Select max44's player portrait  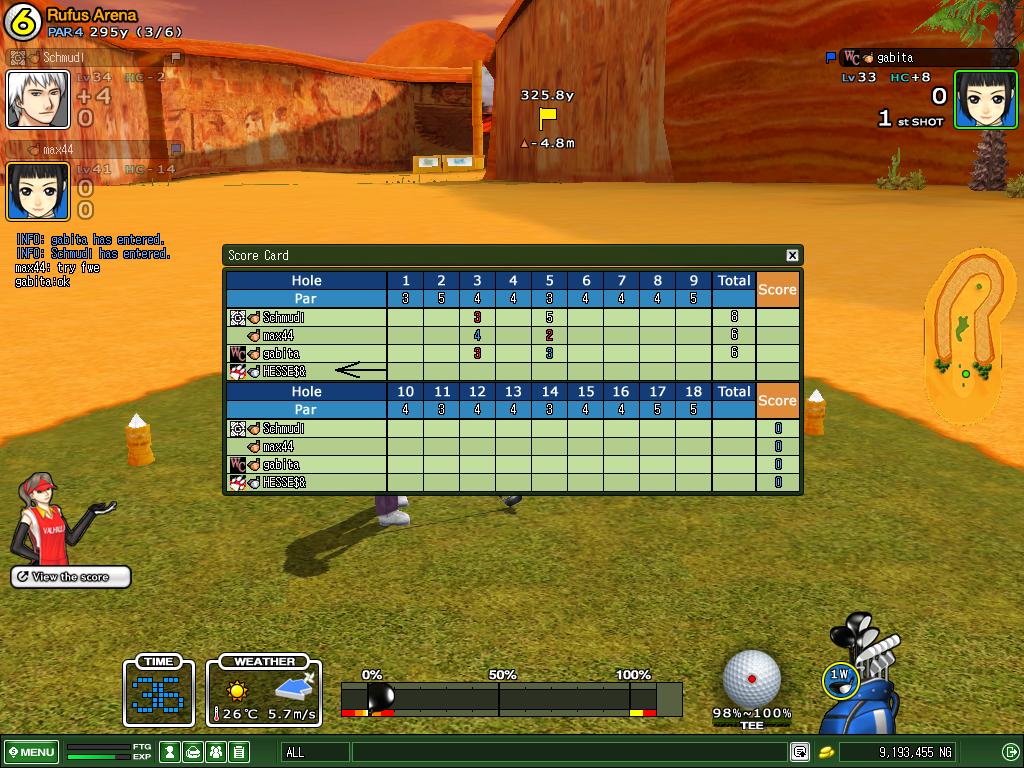pyautogui.click(x=38, y=190)
